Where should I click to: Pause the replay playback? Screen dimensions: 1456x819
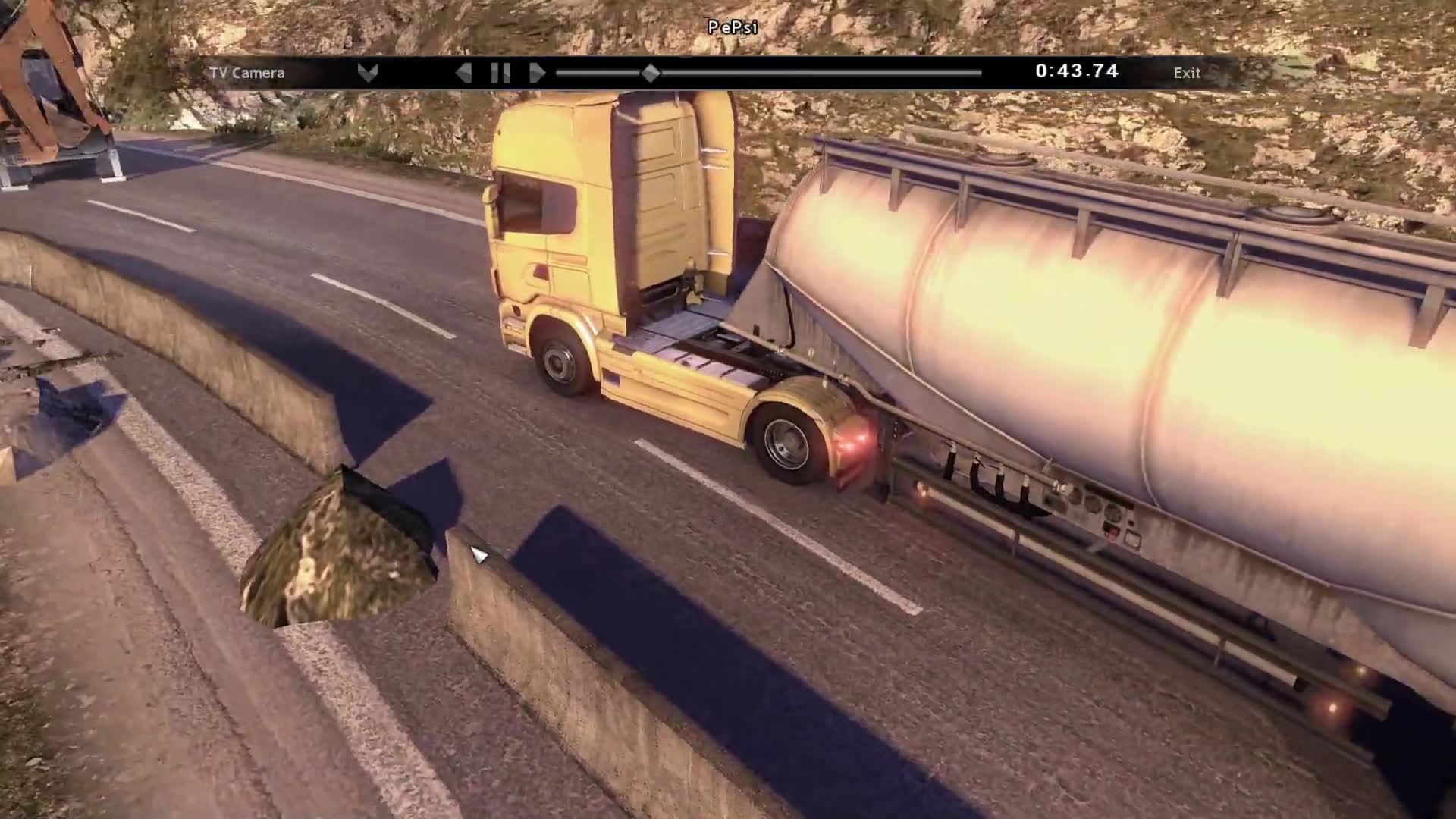(x=500, y=73)
